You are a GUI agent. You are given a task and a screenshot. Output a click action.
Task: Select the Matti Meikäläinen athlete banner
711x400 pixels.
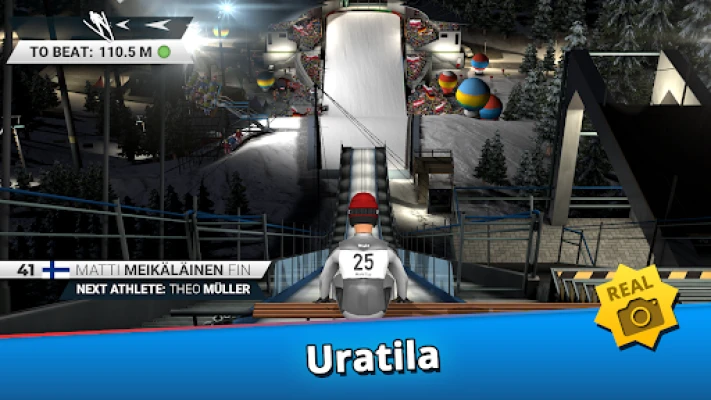[x=135, y=270]
